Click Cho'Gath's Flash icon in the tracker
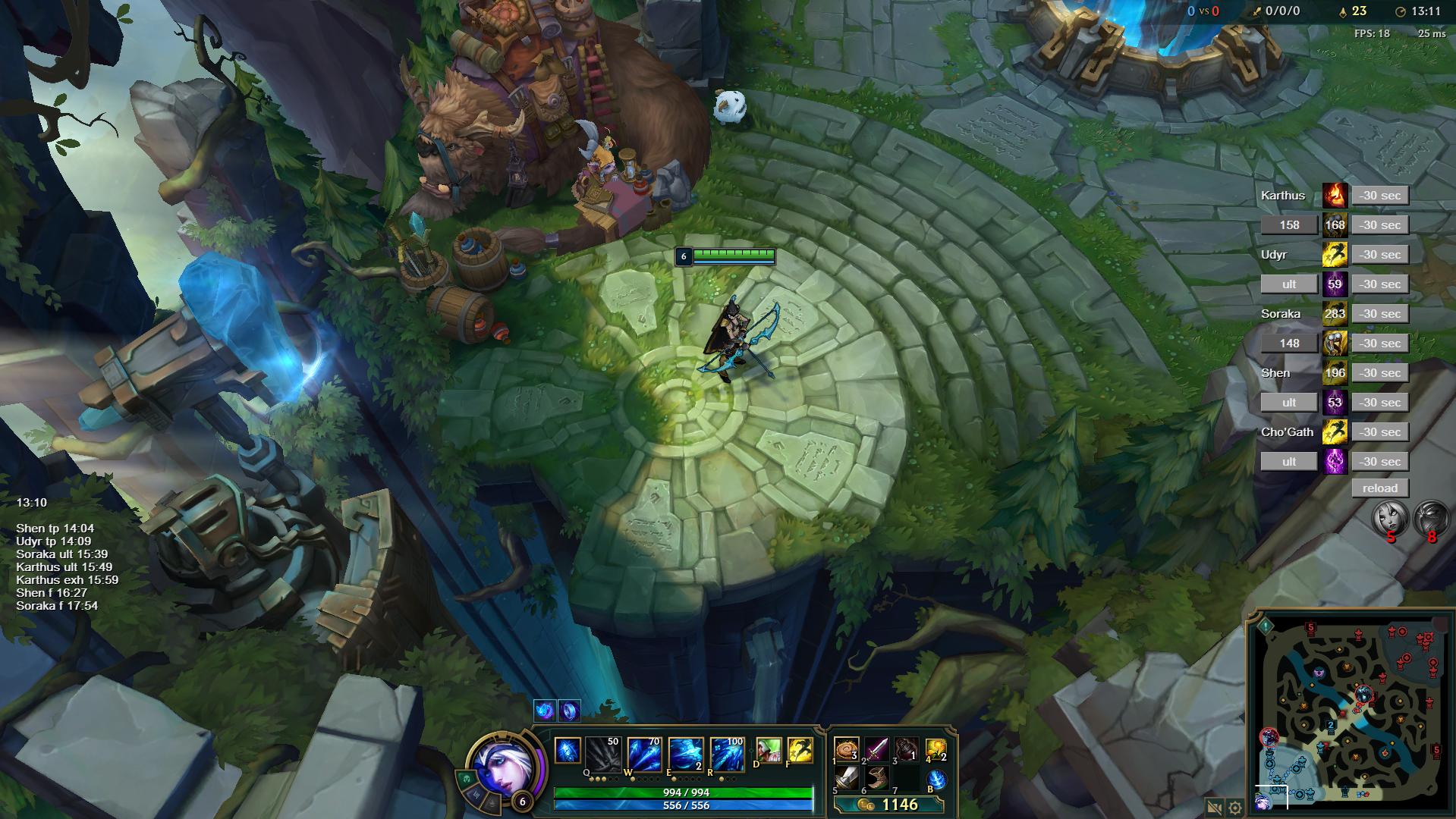 tap(1335, 432)
